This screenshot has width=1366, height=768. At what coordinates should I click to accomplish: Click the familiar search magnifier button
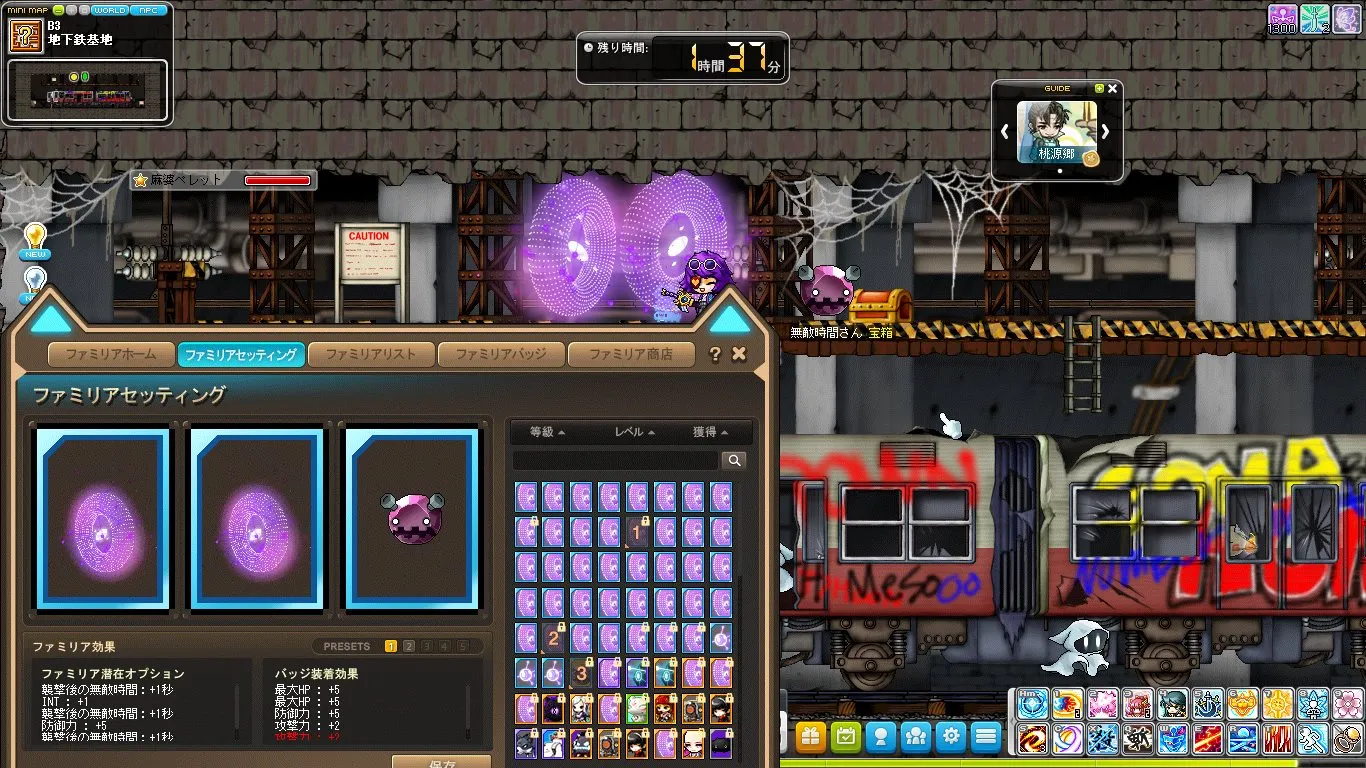pos(734,460)
